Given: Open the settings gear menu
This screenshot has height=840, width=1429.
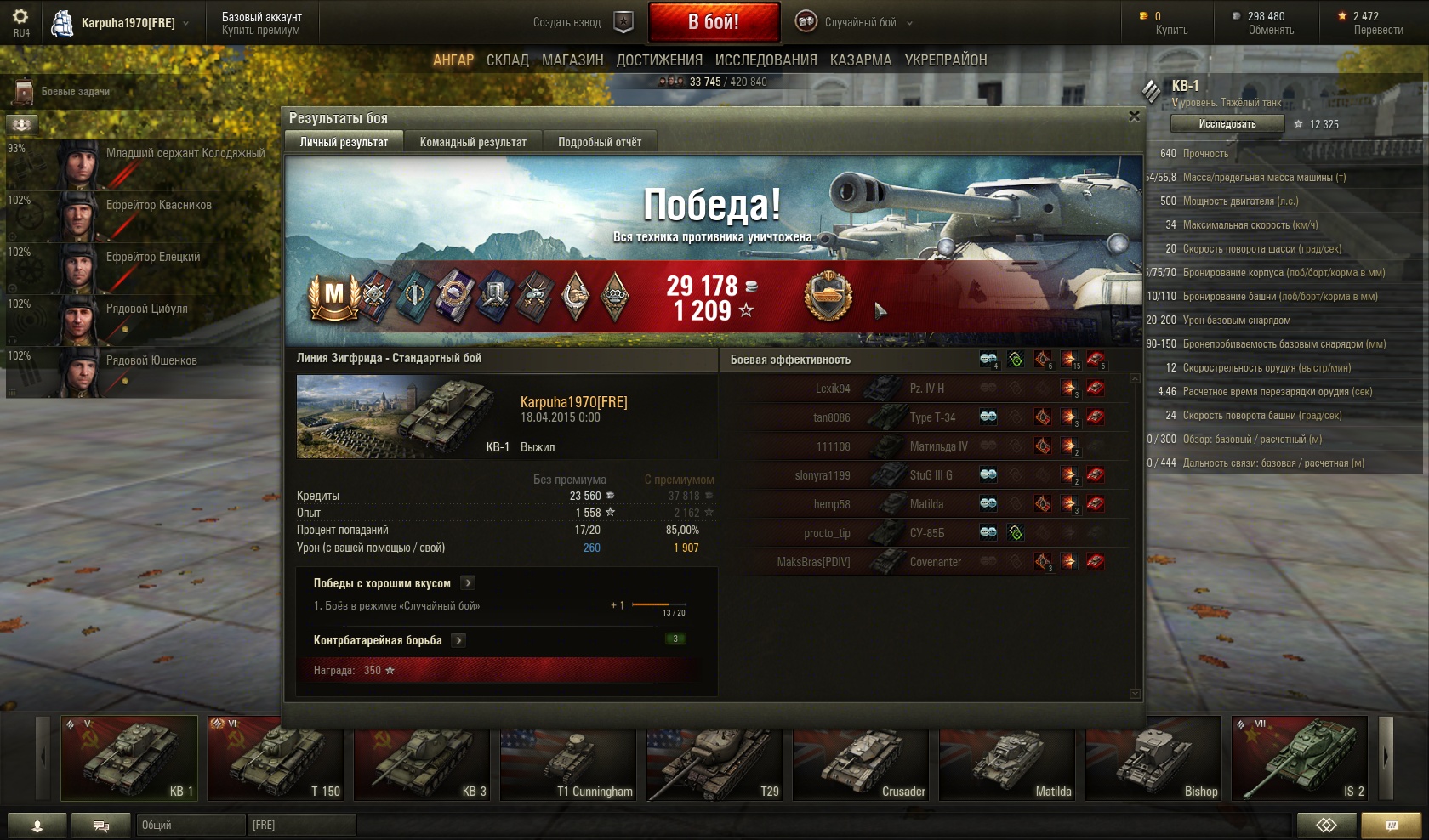Looking at the screenshot, I should pyautogui.click(x=20, y=16).
